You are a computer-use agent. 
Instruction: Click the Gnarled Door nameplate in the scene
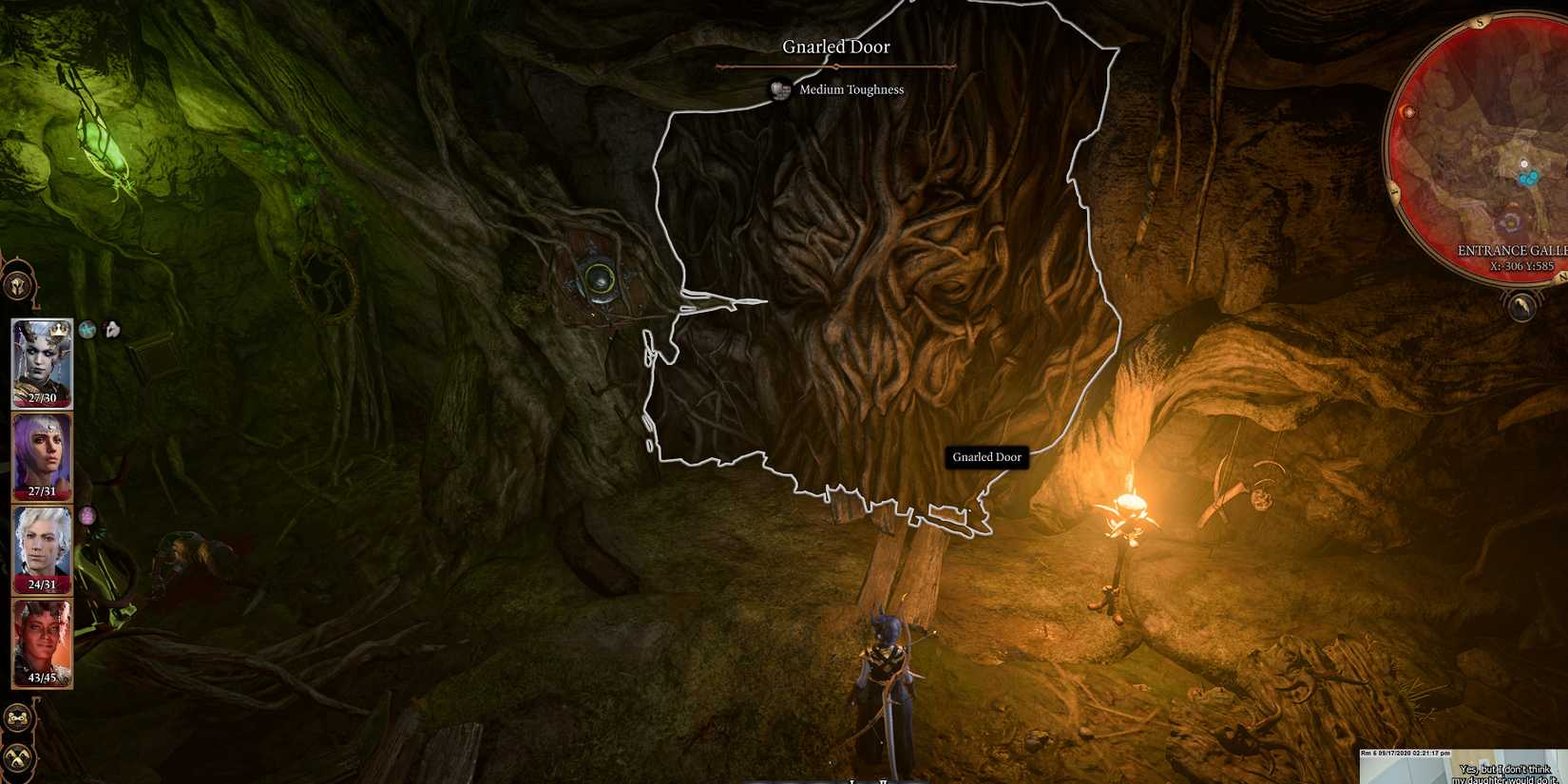pyautogui.click(x=986, y=457)
